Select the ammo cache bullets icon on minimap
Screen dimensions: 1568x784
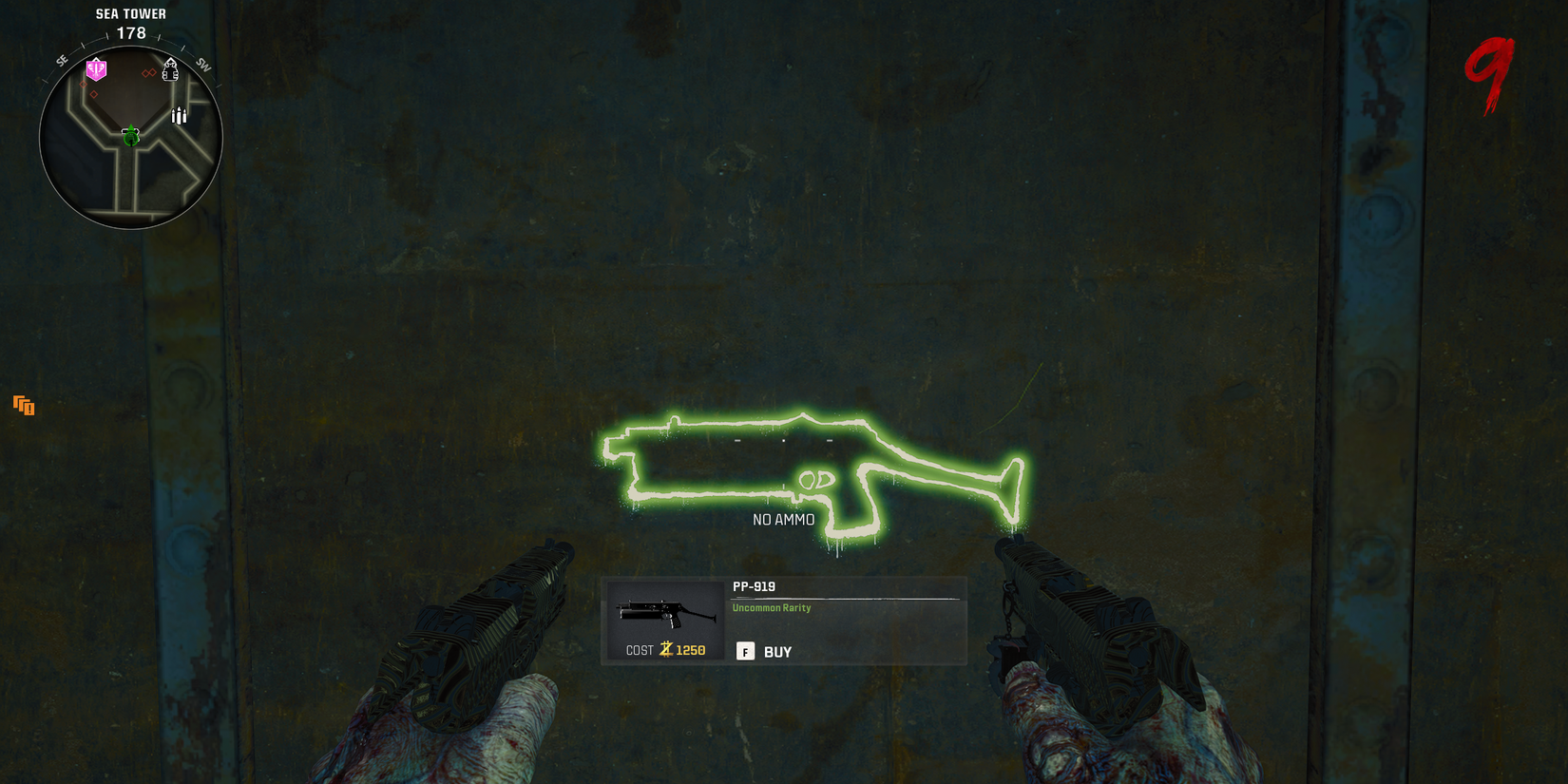[x=178, y=115]
